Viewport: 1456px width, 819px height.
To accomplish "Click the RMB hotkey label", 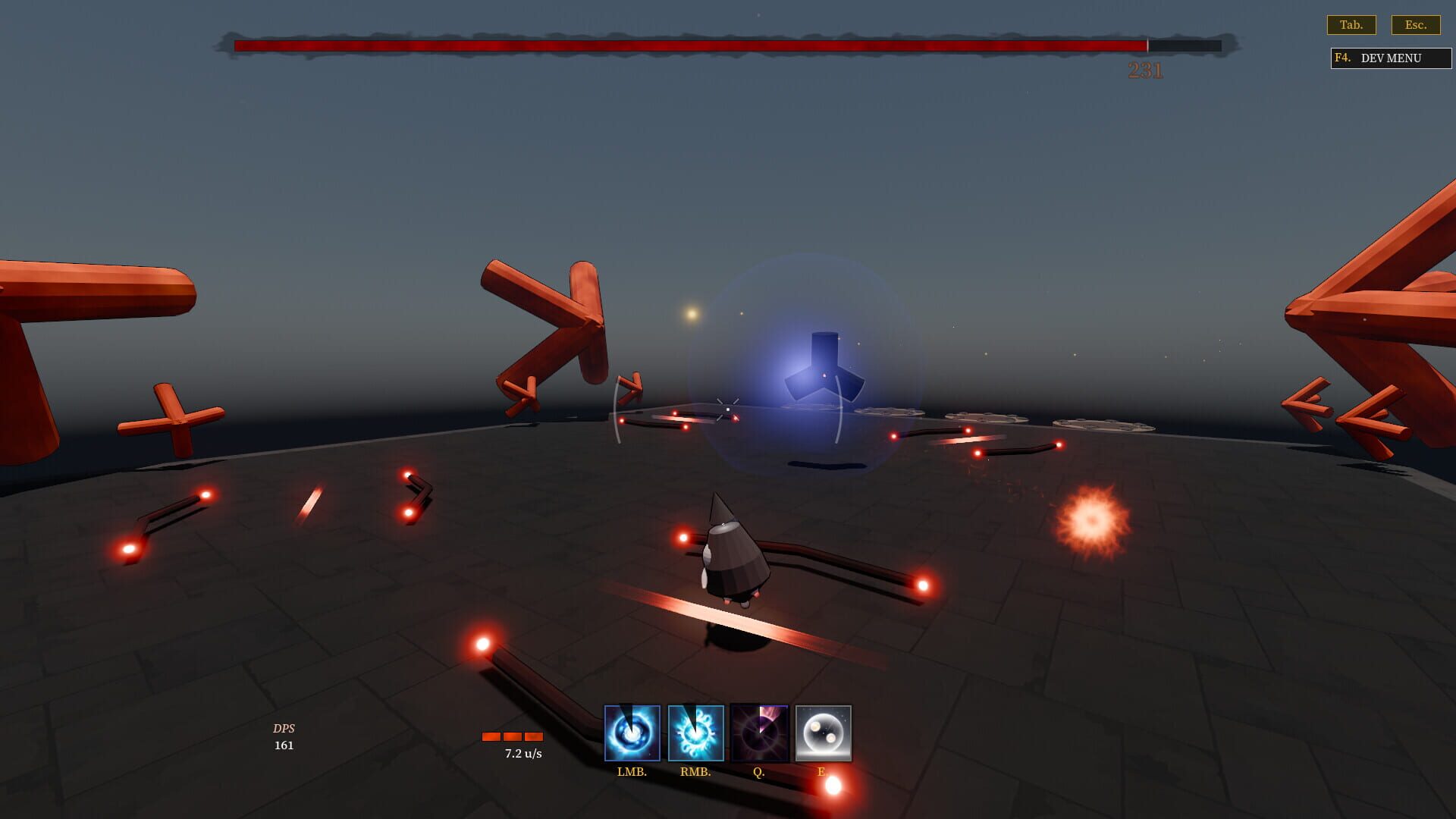I will 695,773.
